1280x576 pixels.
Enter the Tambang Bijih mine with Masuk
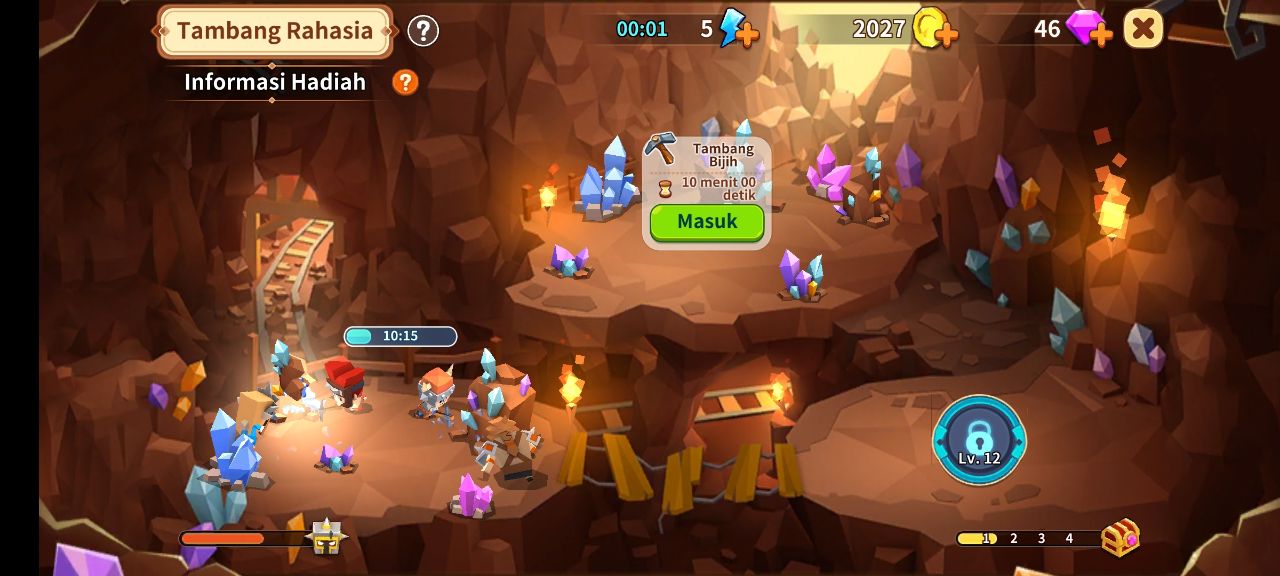(706, 222)
